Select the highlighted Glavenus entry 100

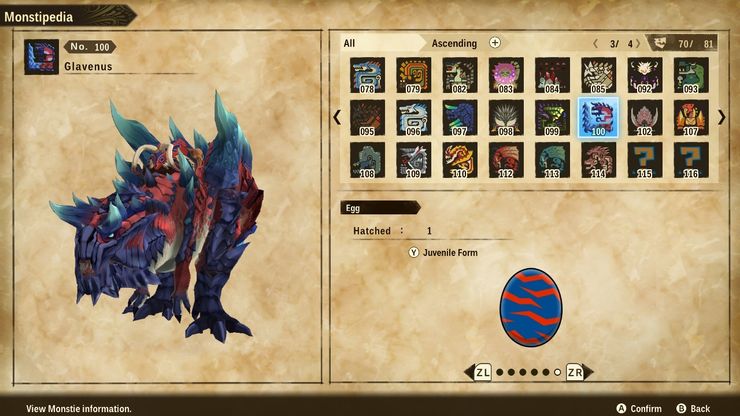click(x=598, y=117)
